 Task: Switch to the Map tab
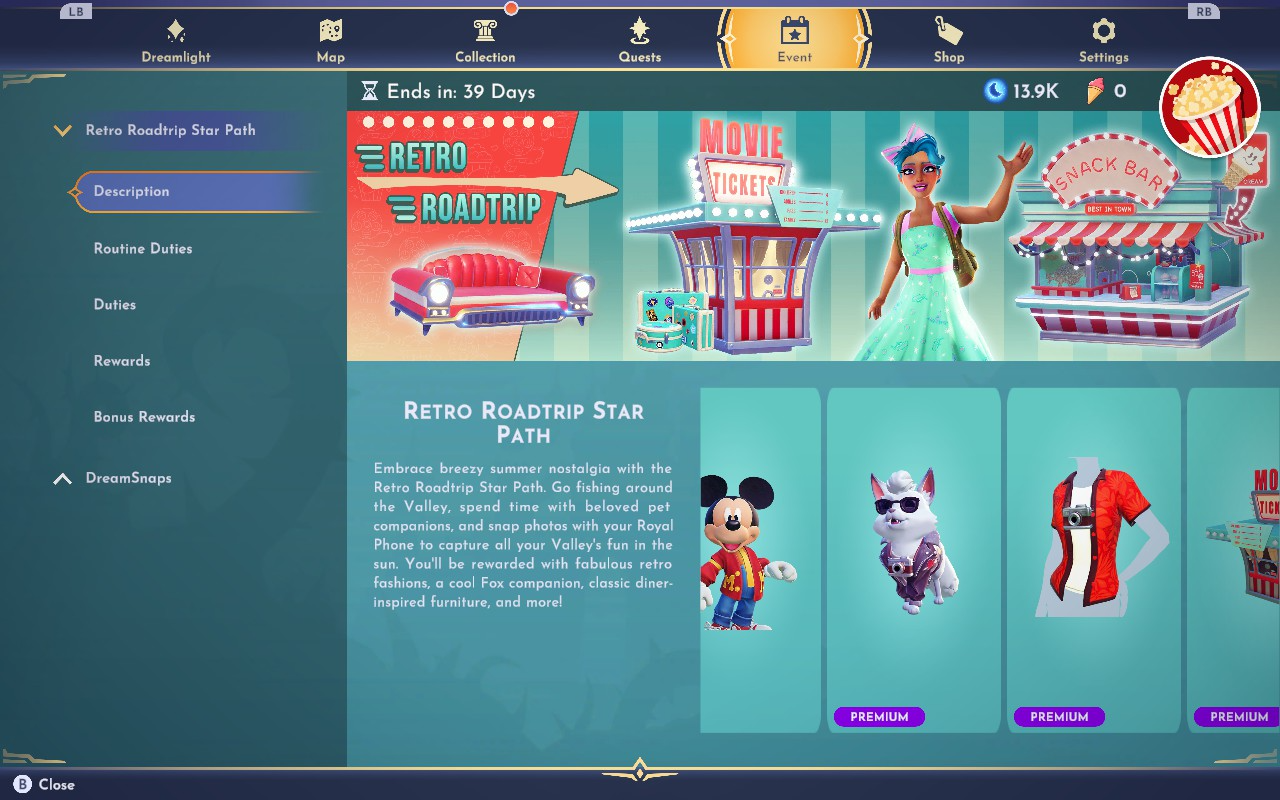tap(330, 40)
